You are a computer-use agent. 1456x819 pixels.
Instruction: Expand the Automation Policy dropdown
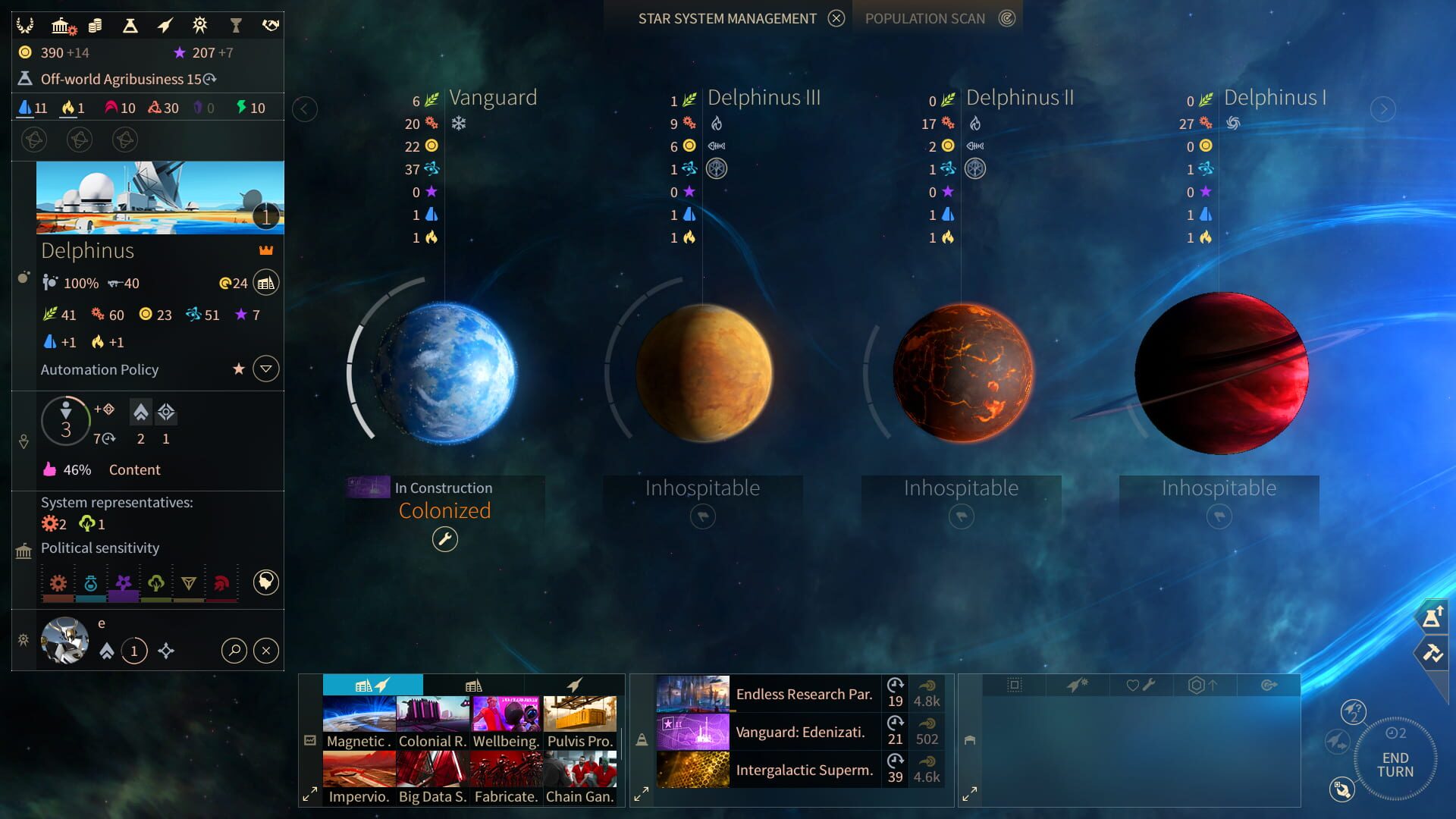(x=265, y=369)
